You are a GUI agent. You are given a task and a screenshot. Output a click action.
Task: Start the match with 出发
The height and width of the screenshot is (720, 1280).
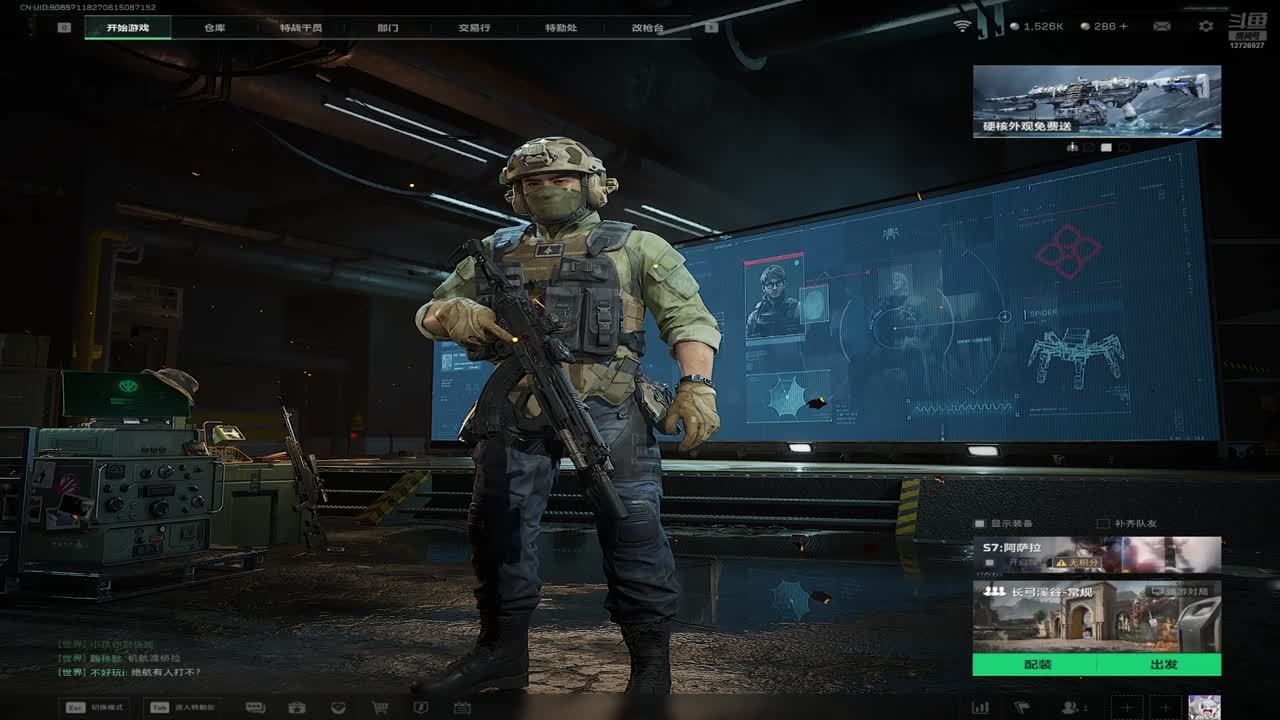coord(1163,664)
